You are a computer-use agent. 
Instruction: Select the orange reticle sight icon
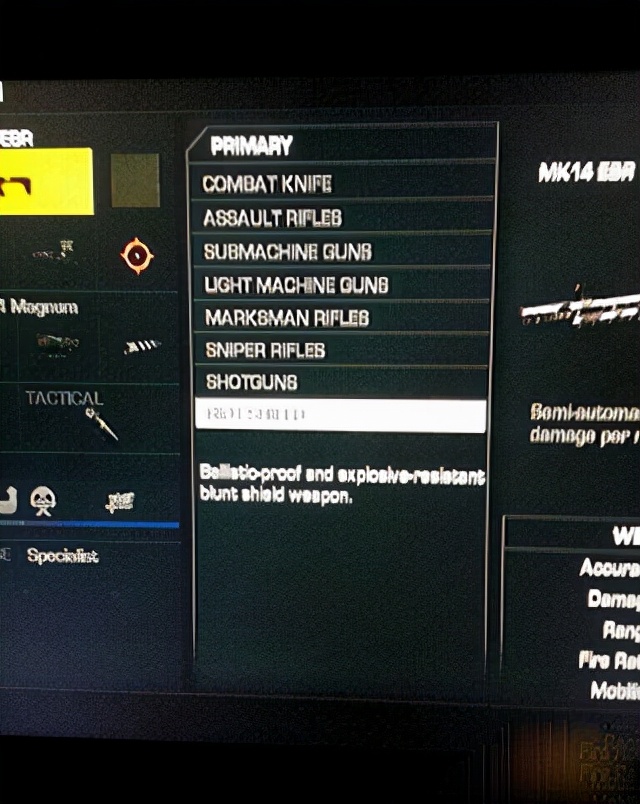point(136,256)
